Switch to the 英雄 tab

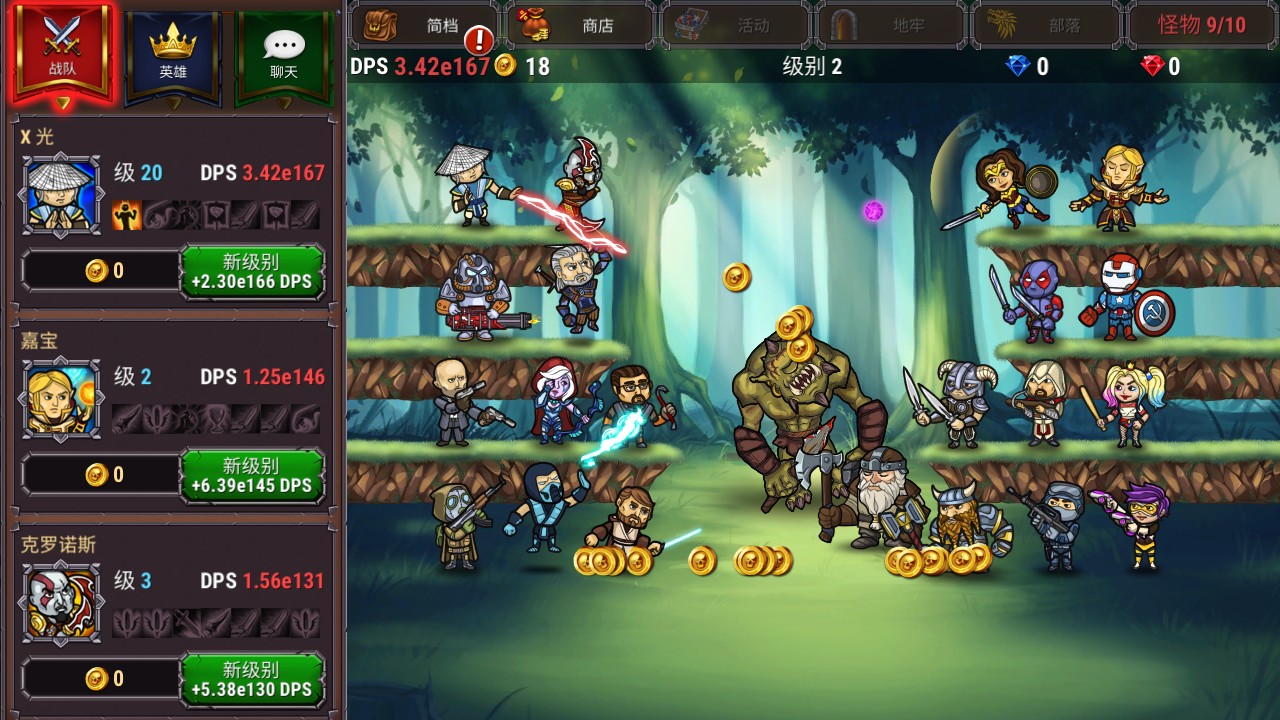(x=172, y=45)
